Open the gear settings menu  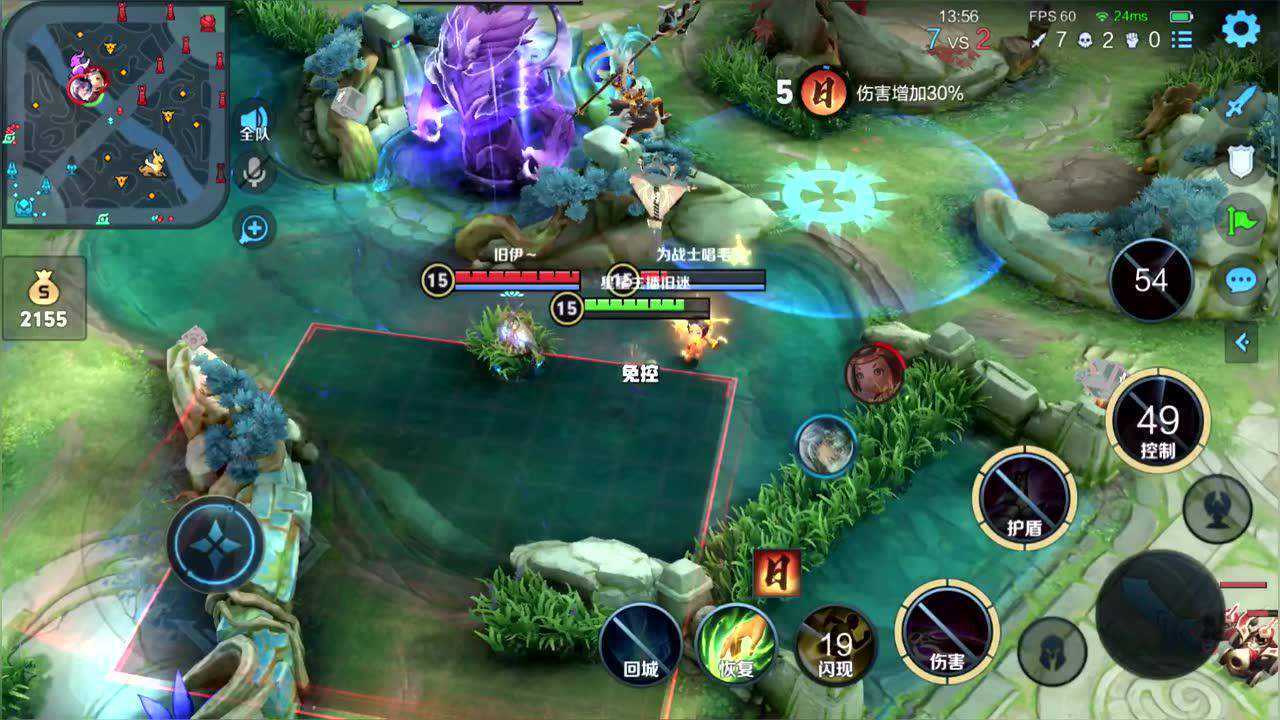pyautogui.click(x=1240, y=29)
